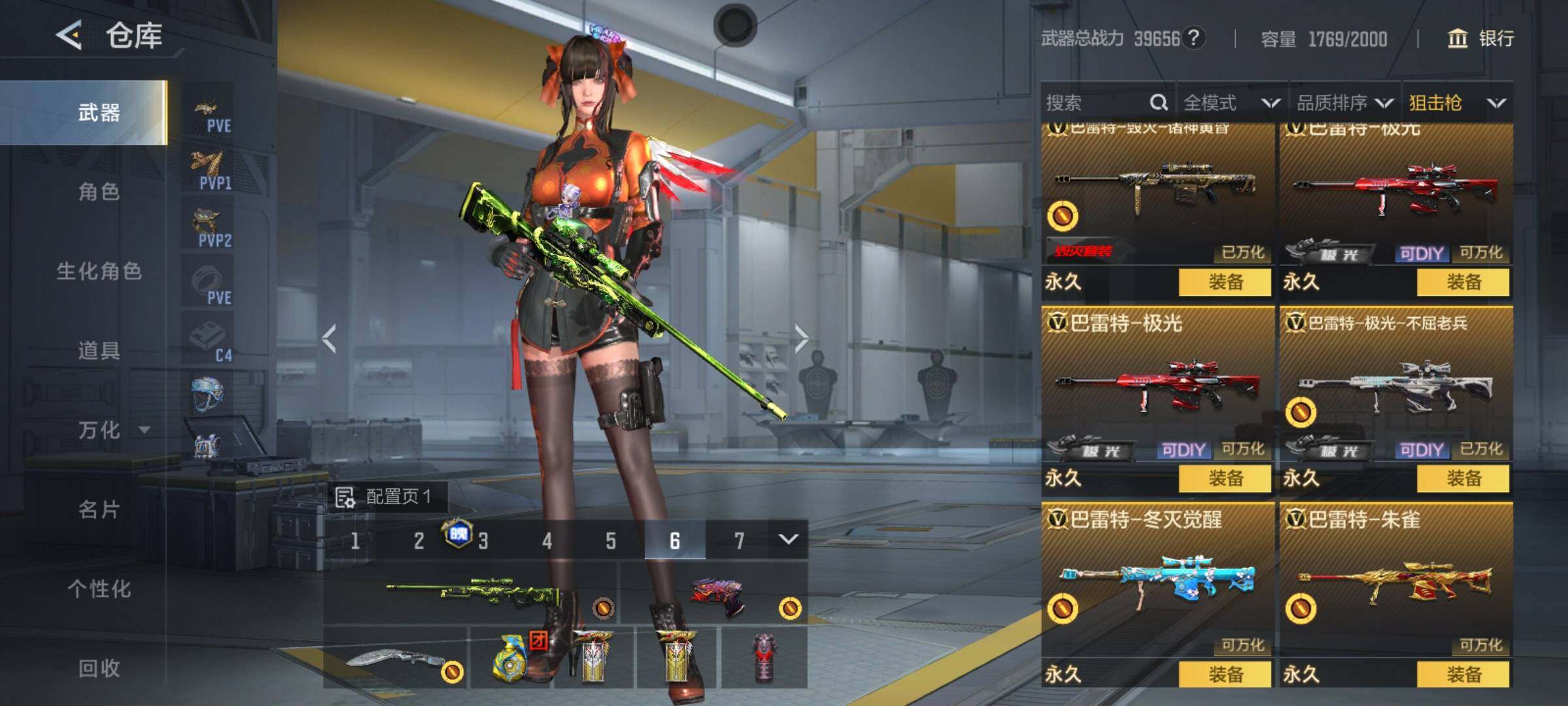The image size is (1568, 706).
Task: Expand the 万化 section
Action: tap(112, 429)
